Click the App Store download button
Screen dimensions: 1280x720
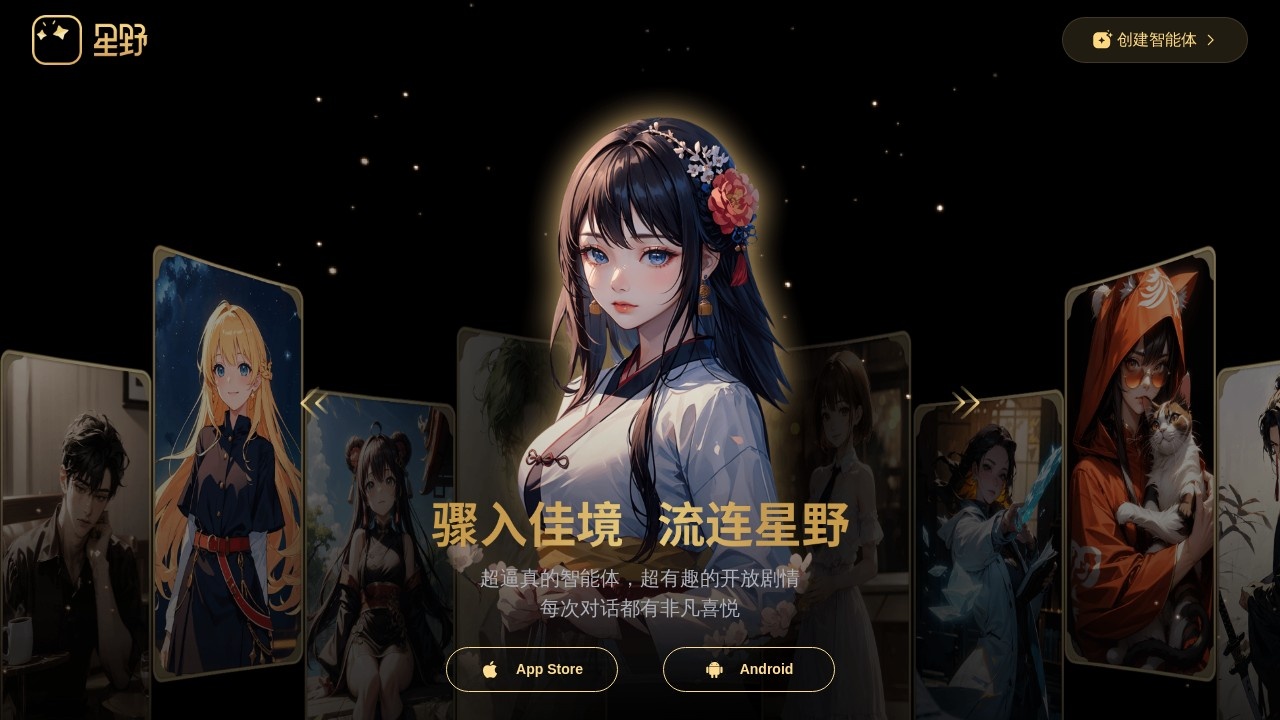pos(532,669)
